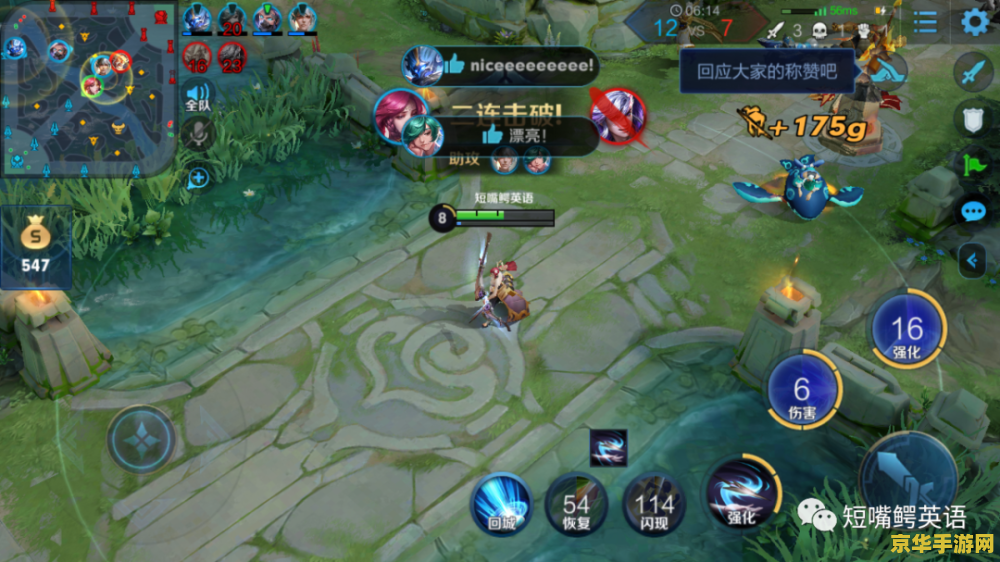Use the 回城 recall ability
This screenshot has width=1000, height=562.
click(x=501, y=502)
